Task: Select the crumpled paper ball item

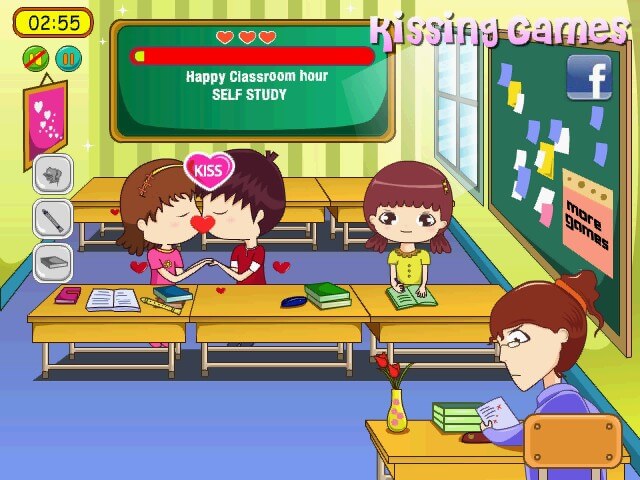Action: [53, 174]
